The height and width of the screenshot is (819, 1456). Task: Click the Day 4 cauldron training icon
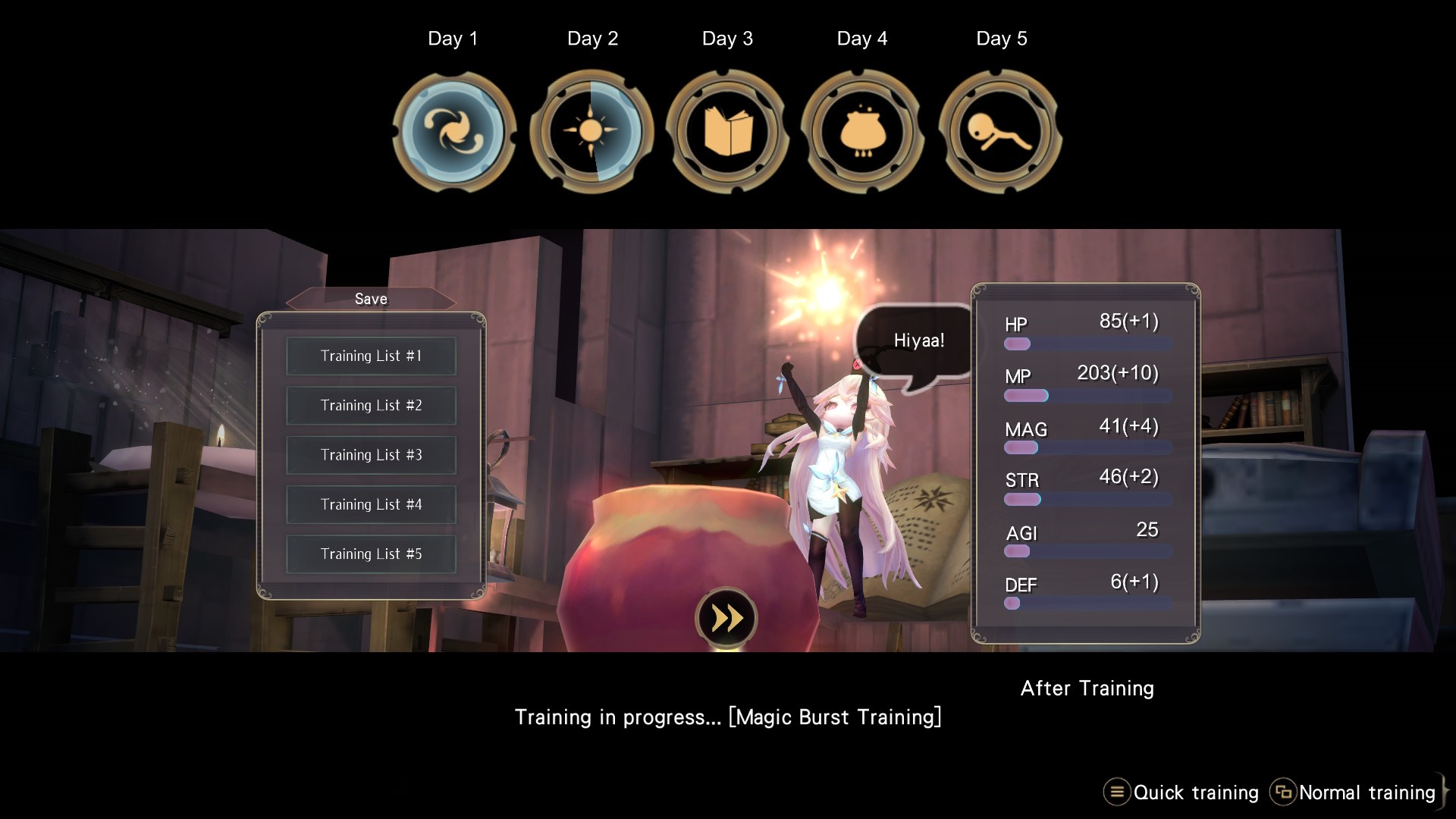862,131
